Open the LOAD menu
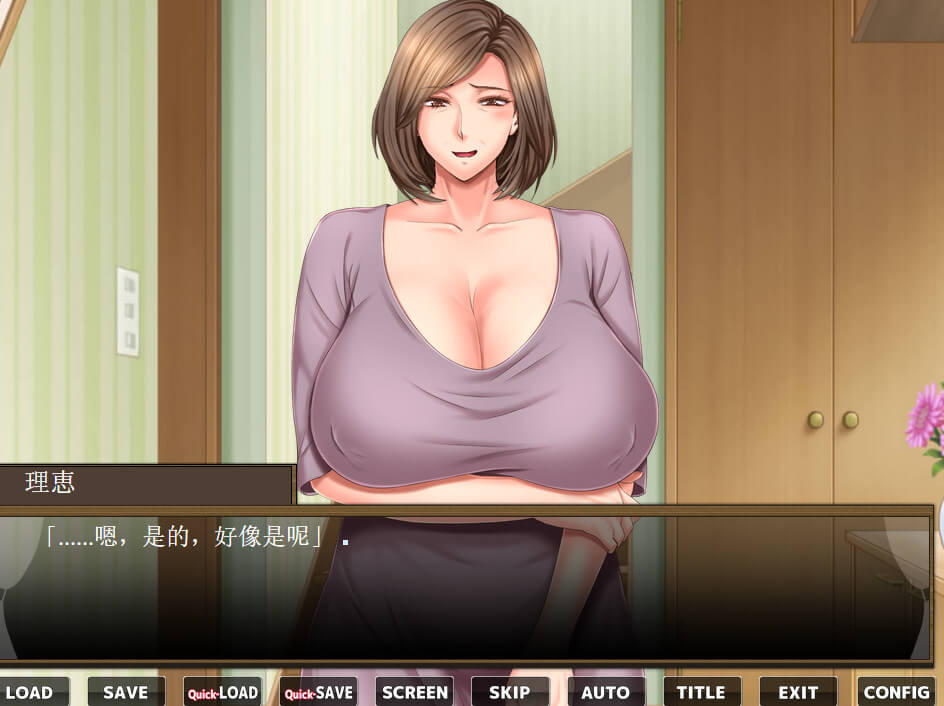The image size is (944, 706). tap(32, 692)
